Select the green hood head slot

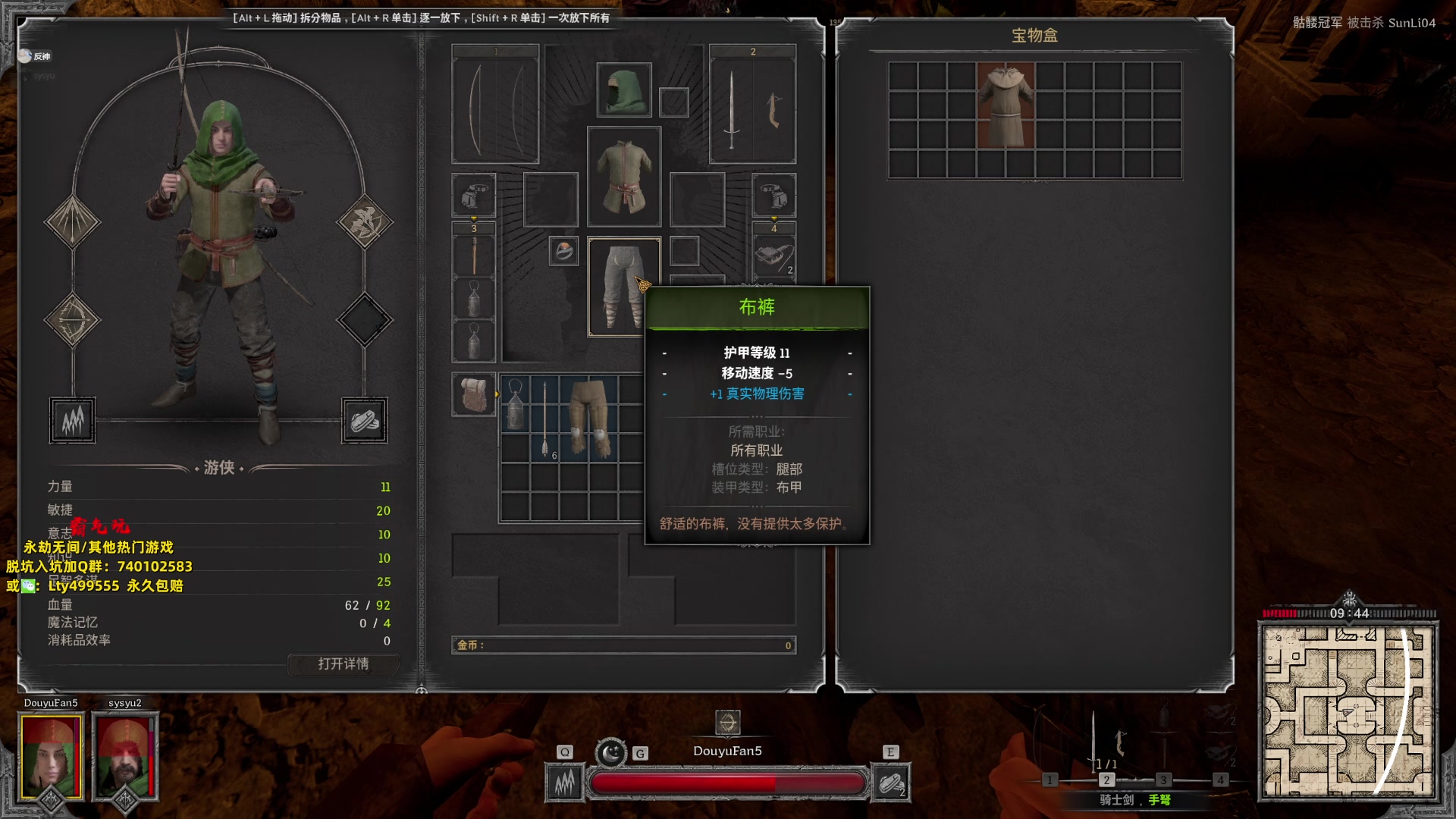tap(623, 90)
